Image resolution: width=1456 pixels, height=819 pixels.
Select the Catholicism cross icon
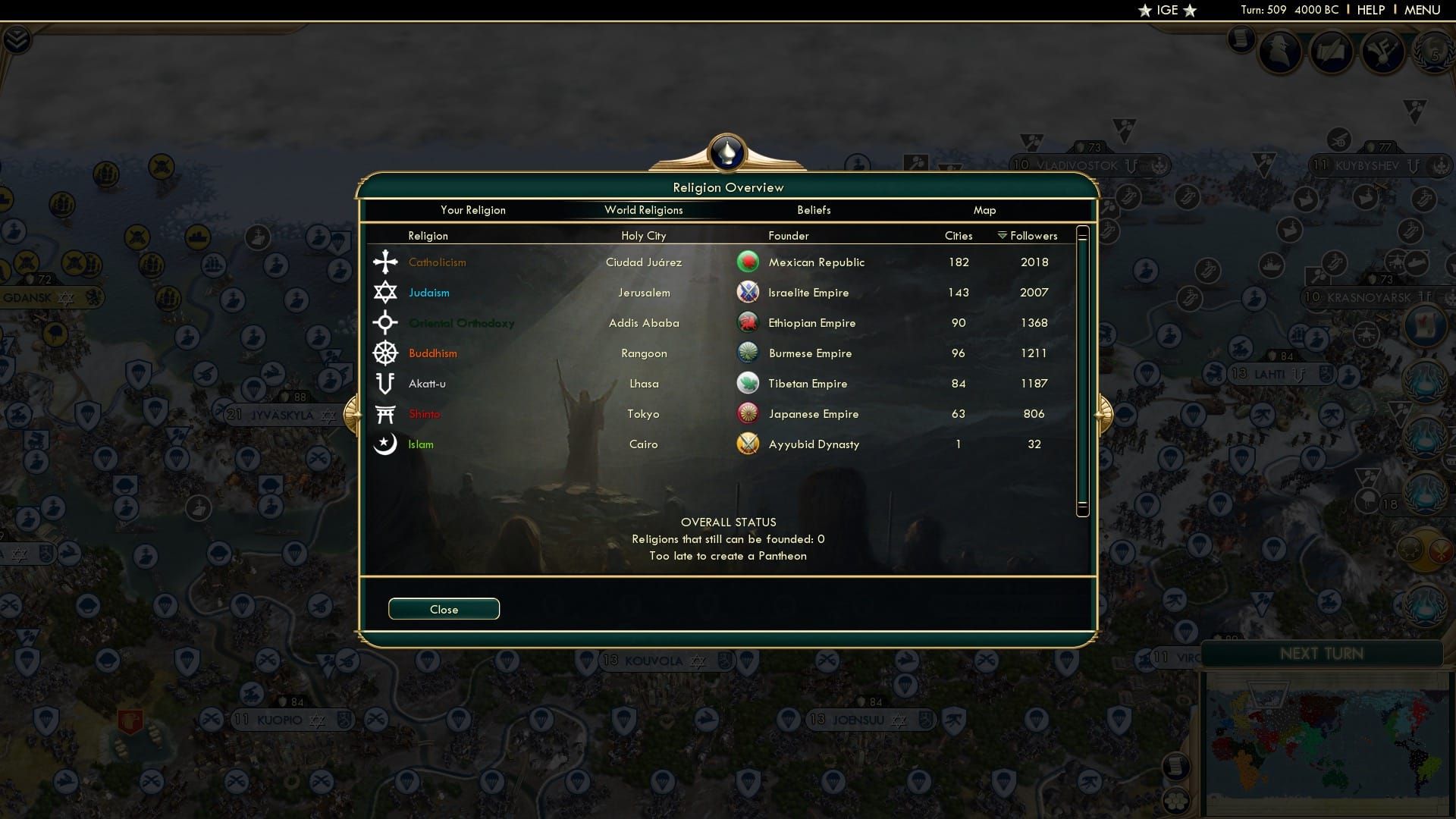(385, 262)
